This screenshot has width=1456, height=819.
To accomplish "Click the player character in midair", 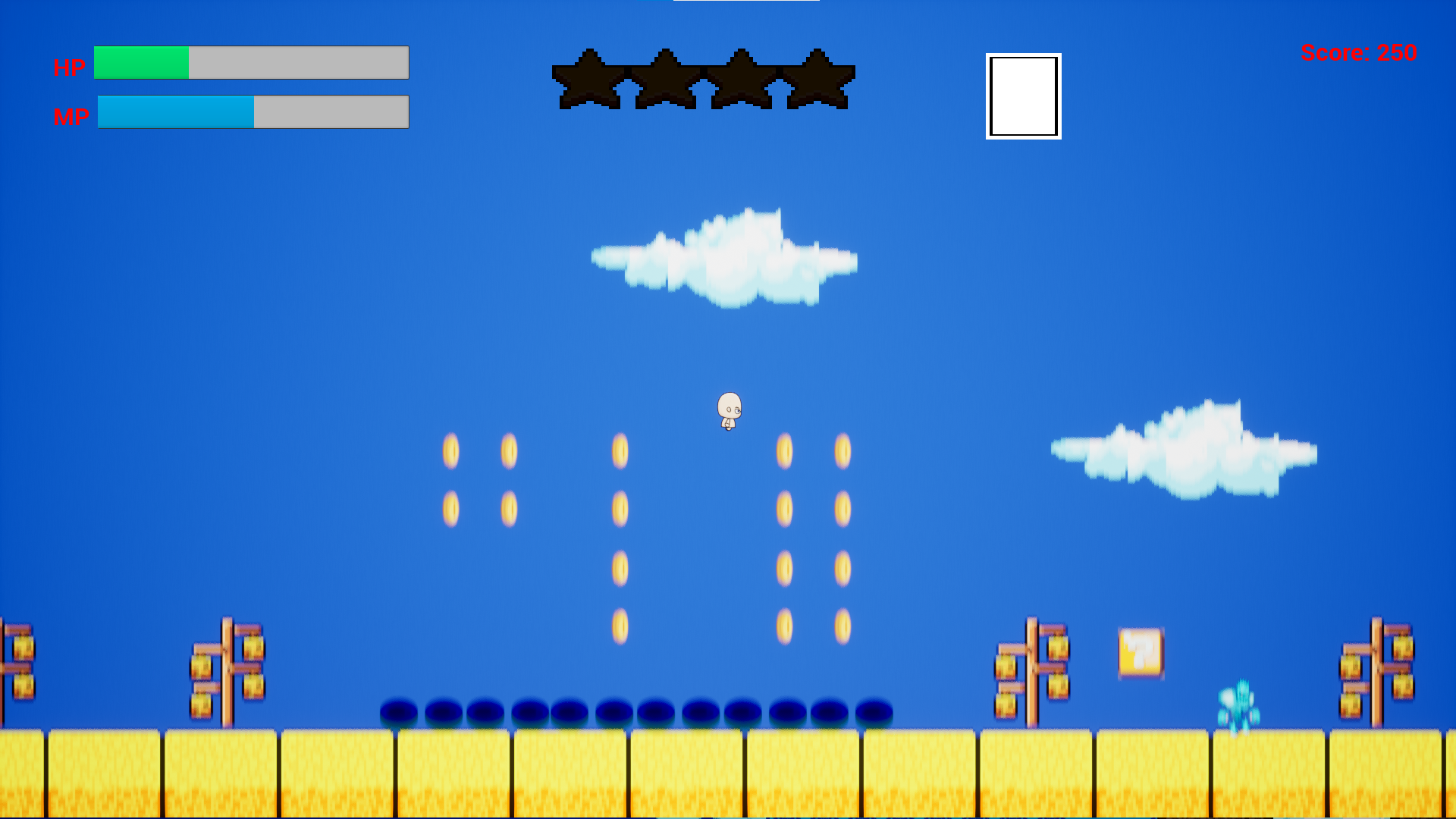I will click(728, 409).
